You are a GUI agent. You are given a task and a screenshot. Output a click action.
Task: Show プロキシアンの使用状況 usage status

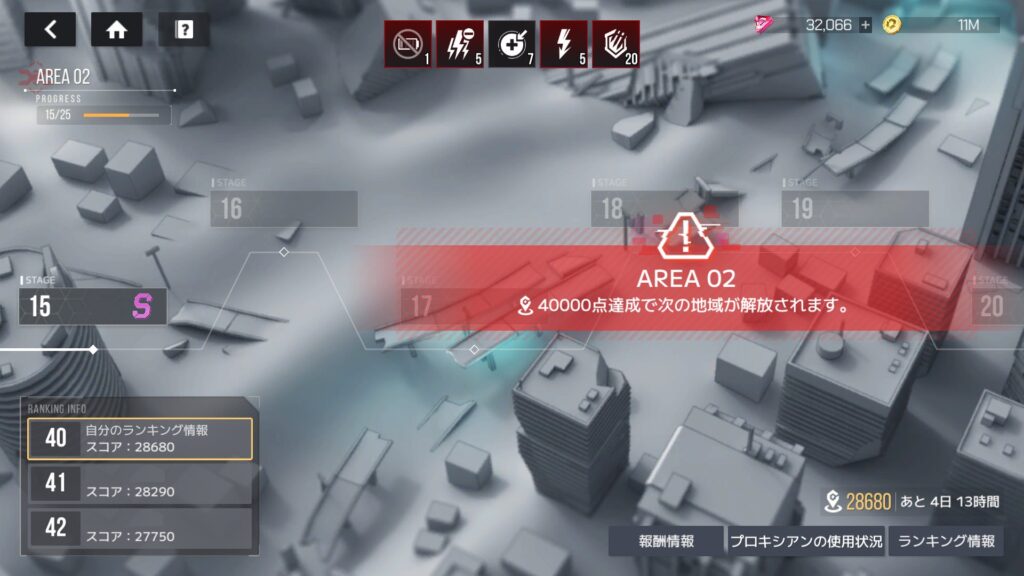pyautogui.click(x=805, y=541)
